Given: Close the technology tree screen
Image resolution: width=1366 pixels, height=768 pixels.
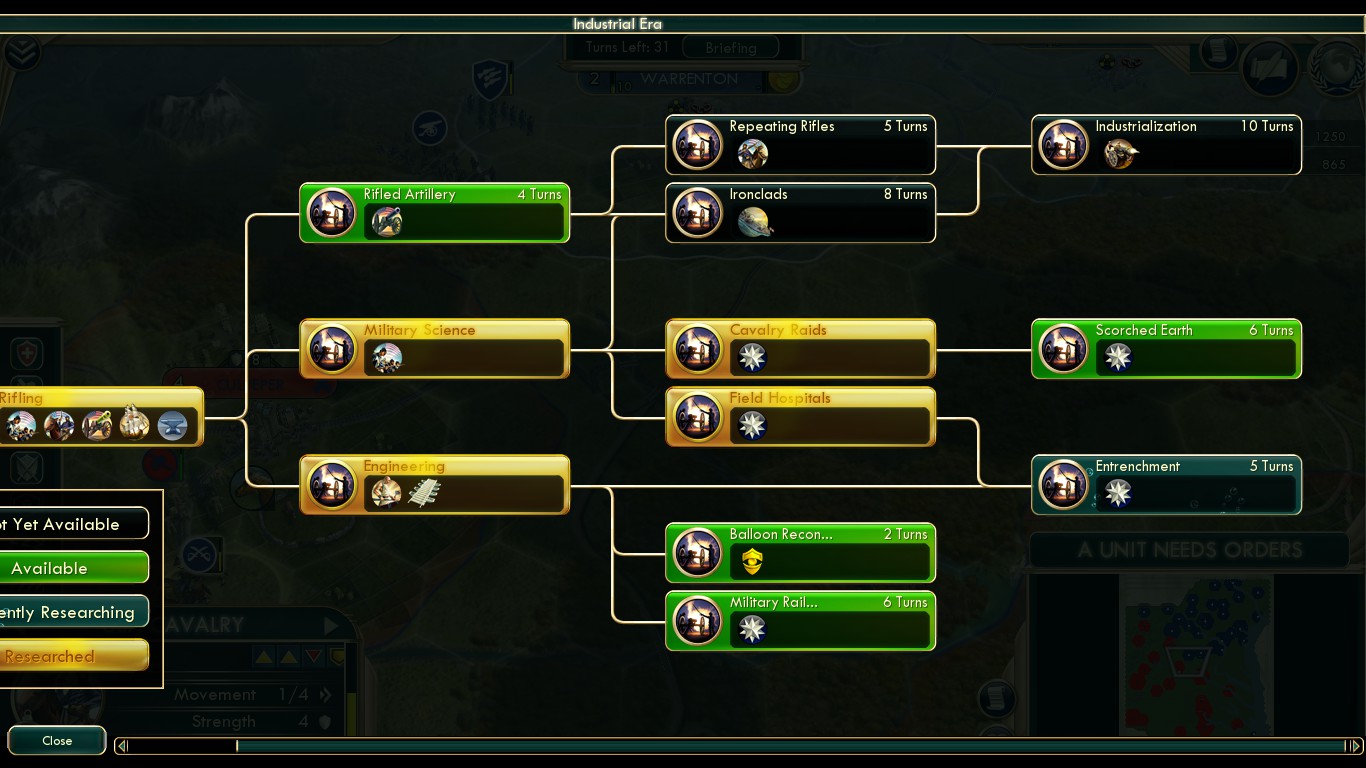Looking at the screenshot, I should tap(57, 741).
